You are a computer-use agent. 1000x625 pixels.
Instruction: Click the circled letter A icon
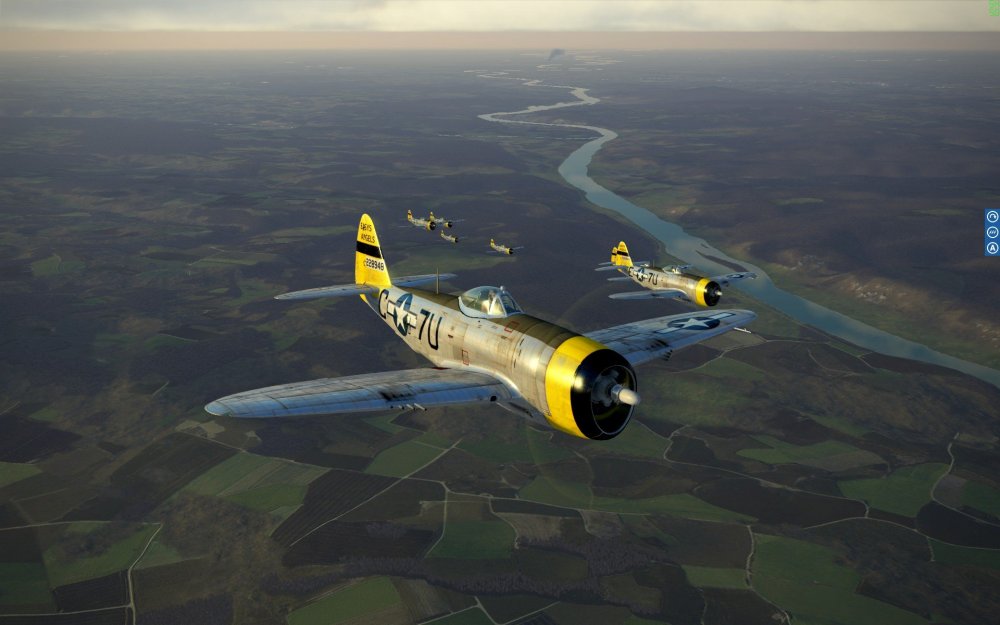click(x=992, y=247)
